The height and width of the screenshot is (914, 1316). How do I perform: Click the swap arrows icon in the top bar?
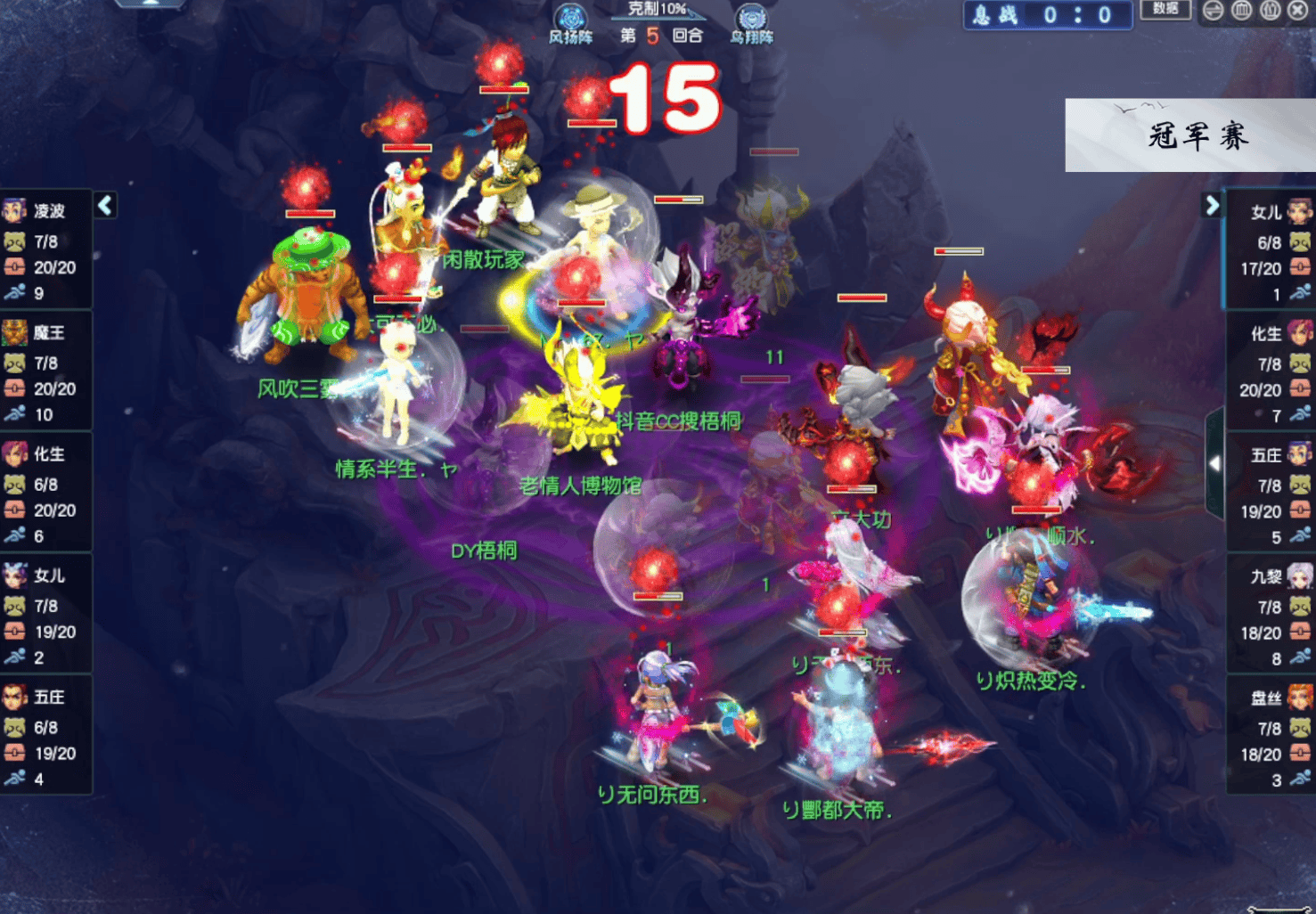[1214, 11]
